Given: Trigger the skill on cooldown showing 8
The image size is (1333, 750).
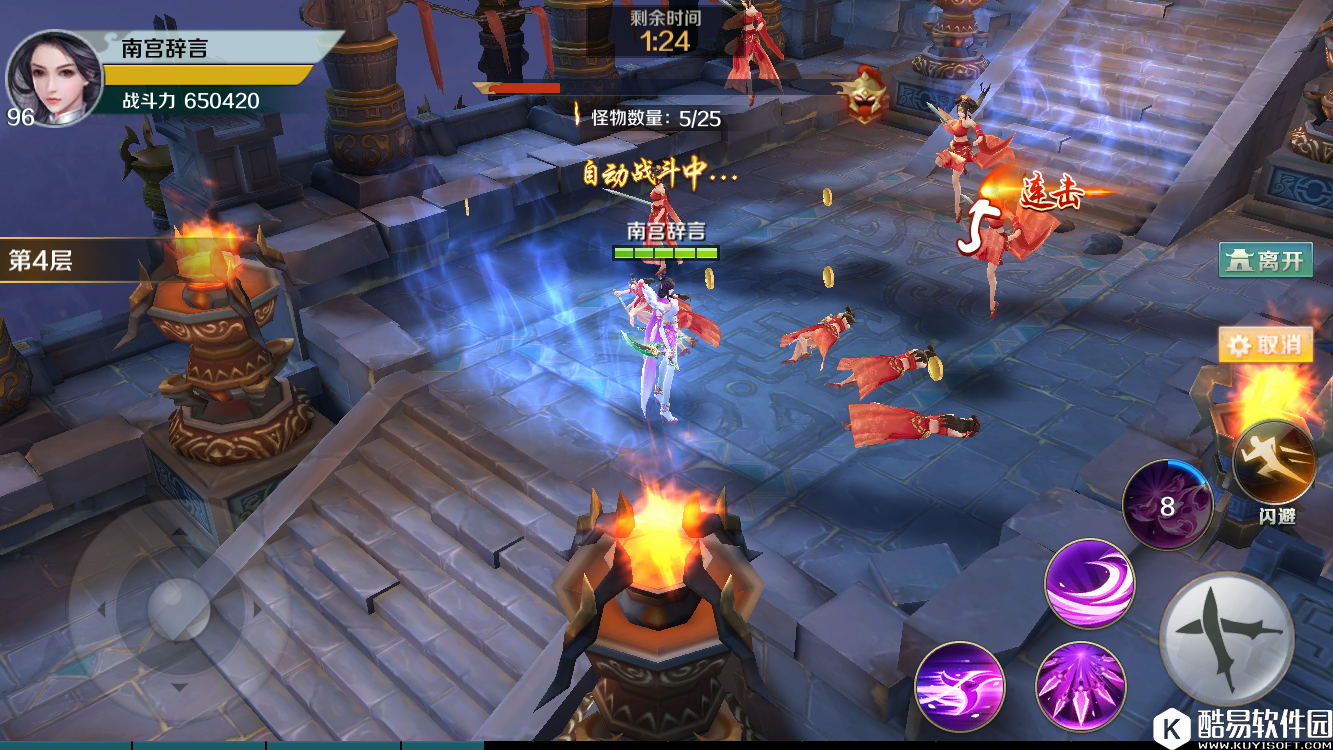Looking at the screenshot, I should click(1167, 506).
